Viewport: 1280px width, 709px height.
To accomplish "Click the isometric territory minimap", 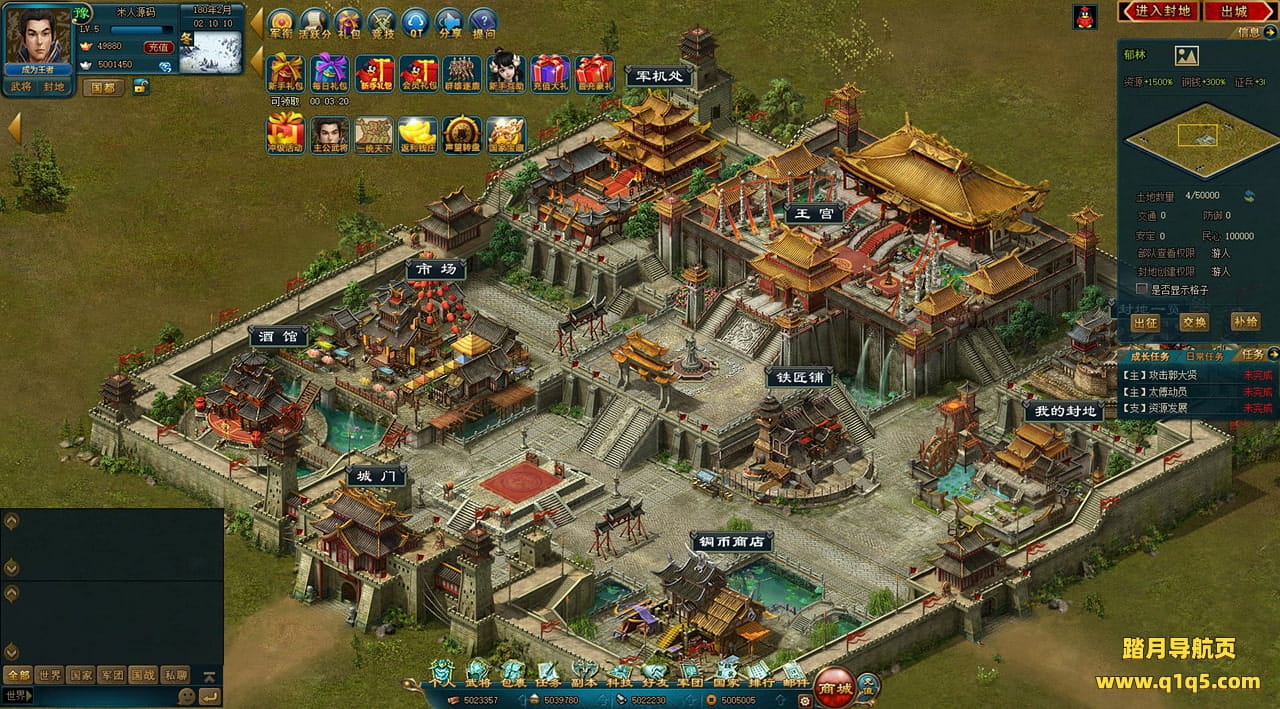I will pos(1196,142).
